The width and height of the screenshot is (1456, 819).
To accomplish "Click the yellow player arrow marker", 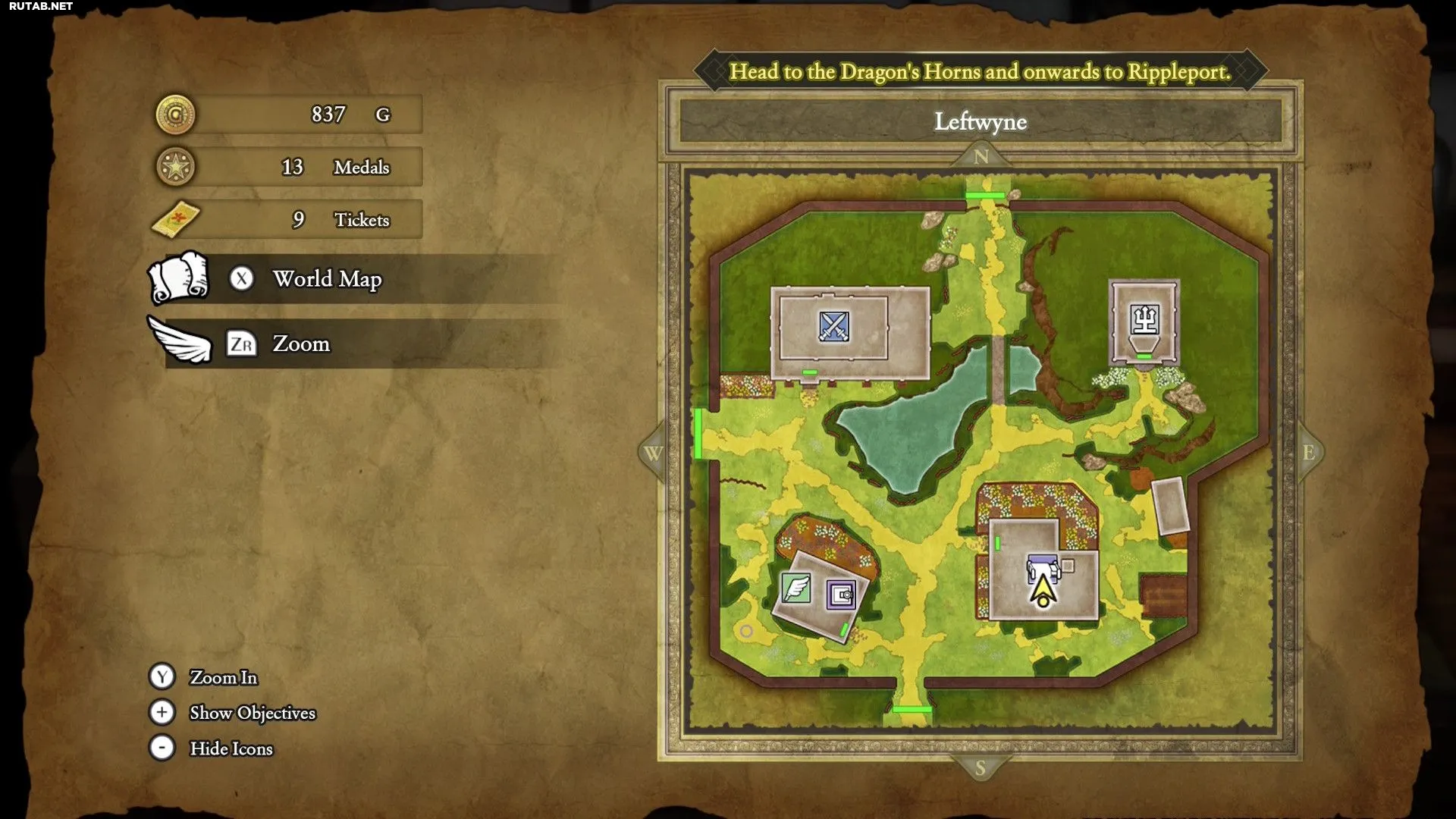I will click(1043, 590).
